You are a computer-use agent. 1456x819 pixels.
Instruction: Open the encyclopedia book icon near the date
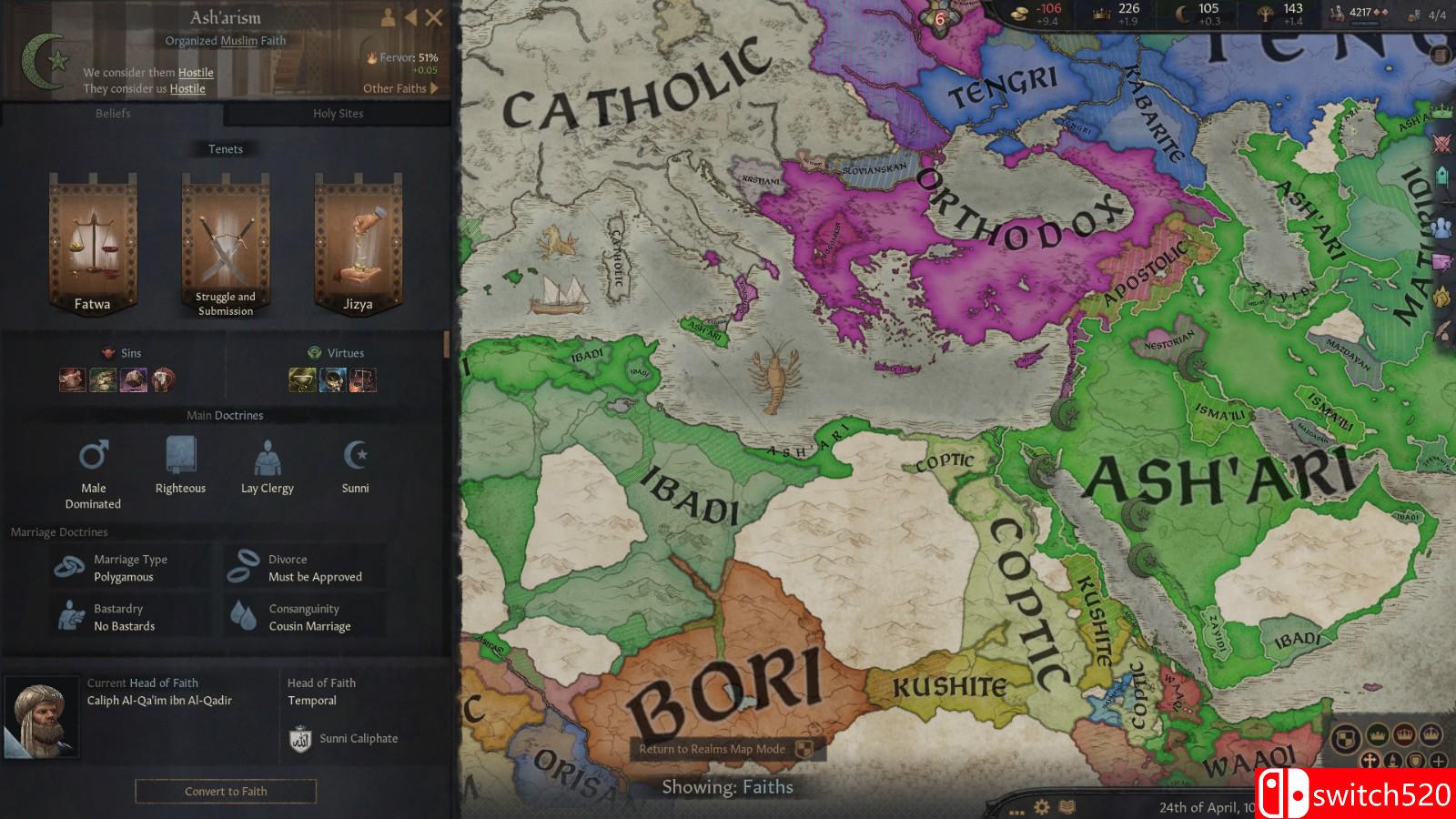tap(1065, 806)
